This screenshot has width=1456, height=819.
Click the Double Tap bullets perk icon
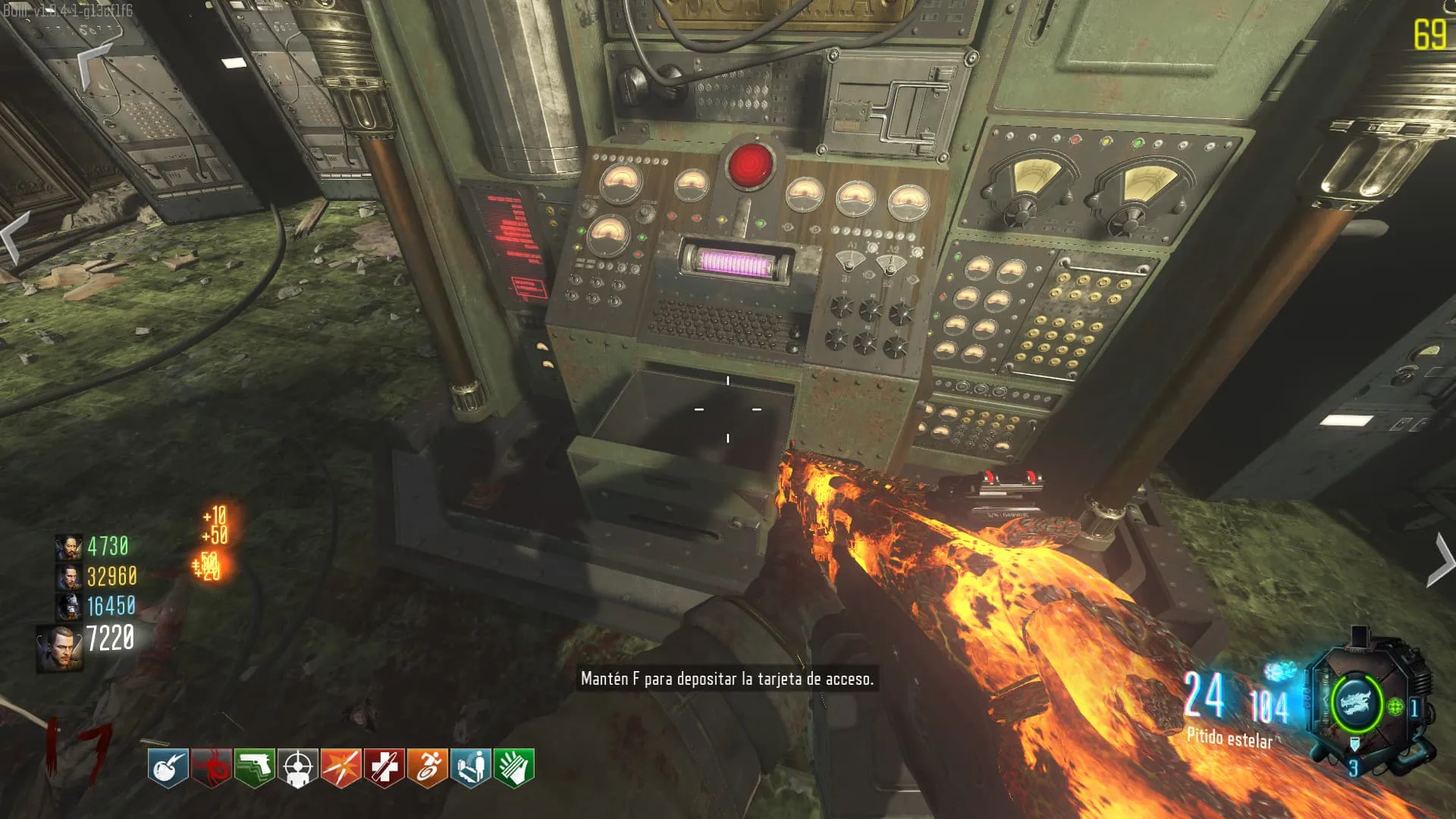340,767
